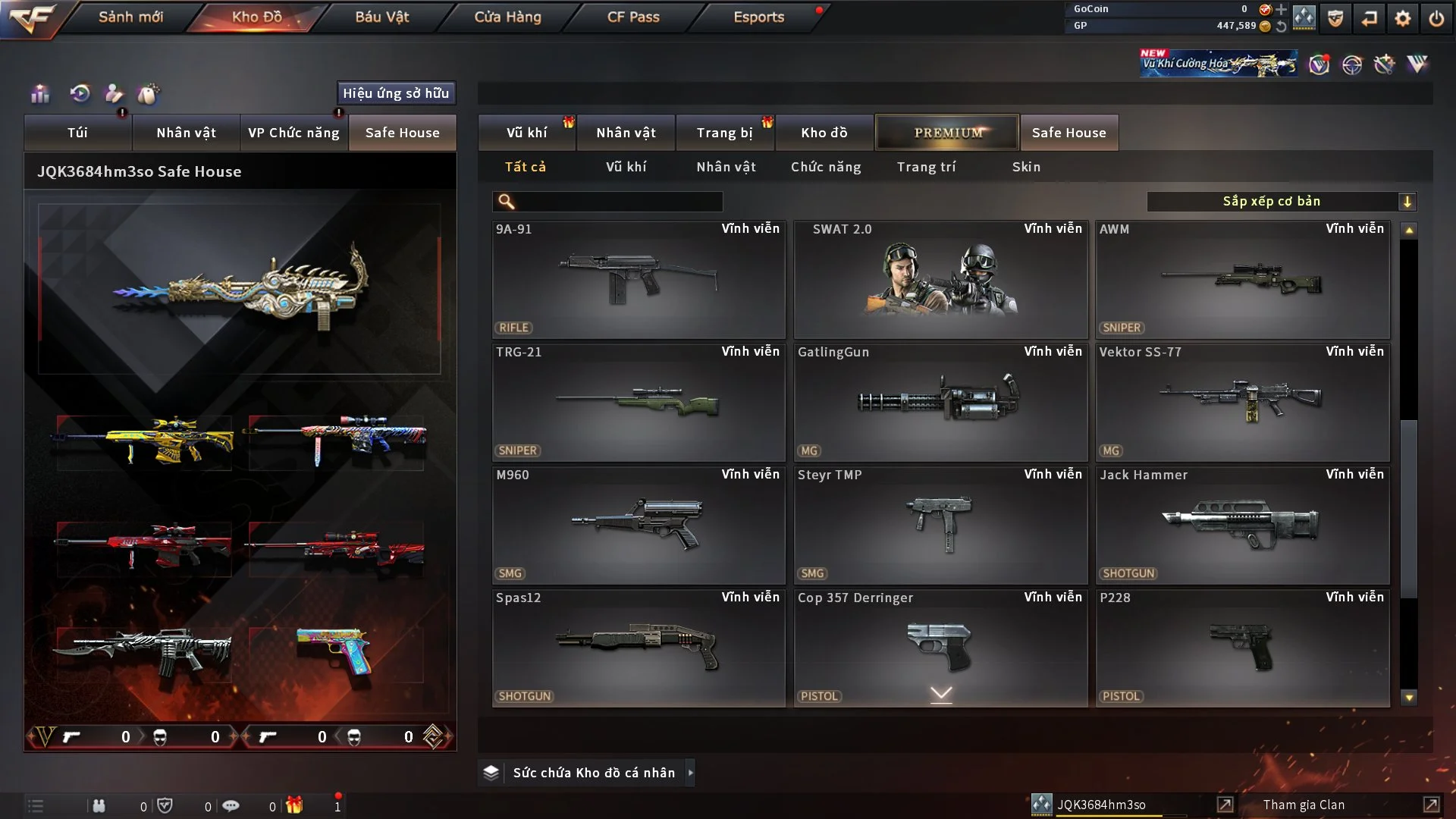This screenshot has height=819, width=1456.
Task: Show the Trang trí filter
Action: pos(926,167)
